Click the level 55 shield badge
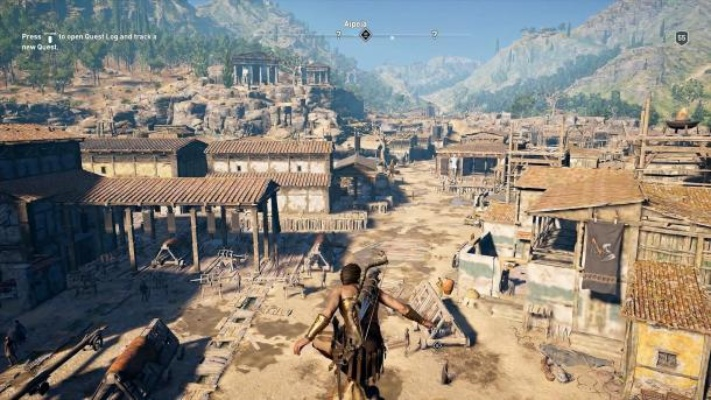This screenshot has width=711, height=400. click(x=681, y=37)
